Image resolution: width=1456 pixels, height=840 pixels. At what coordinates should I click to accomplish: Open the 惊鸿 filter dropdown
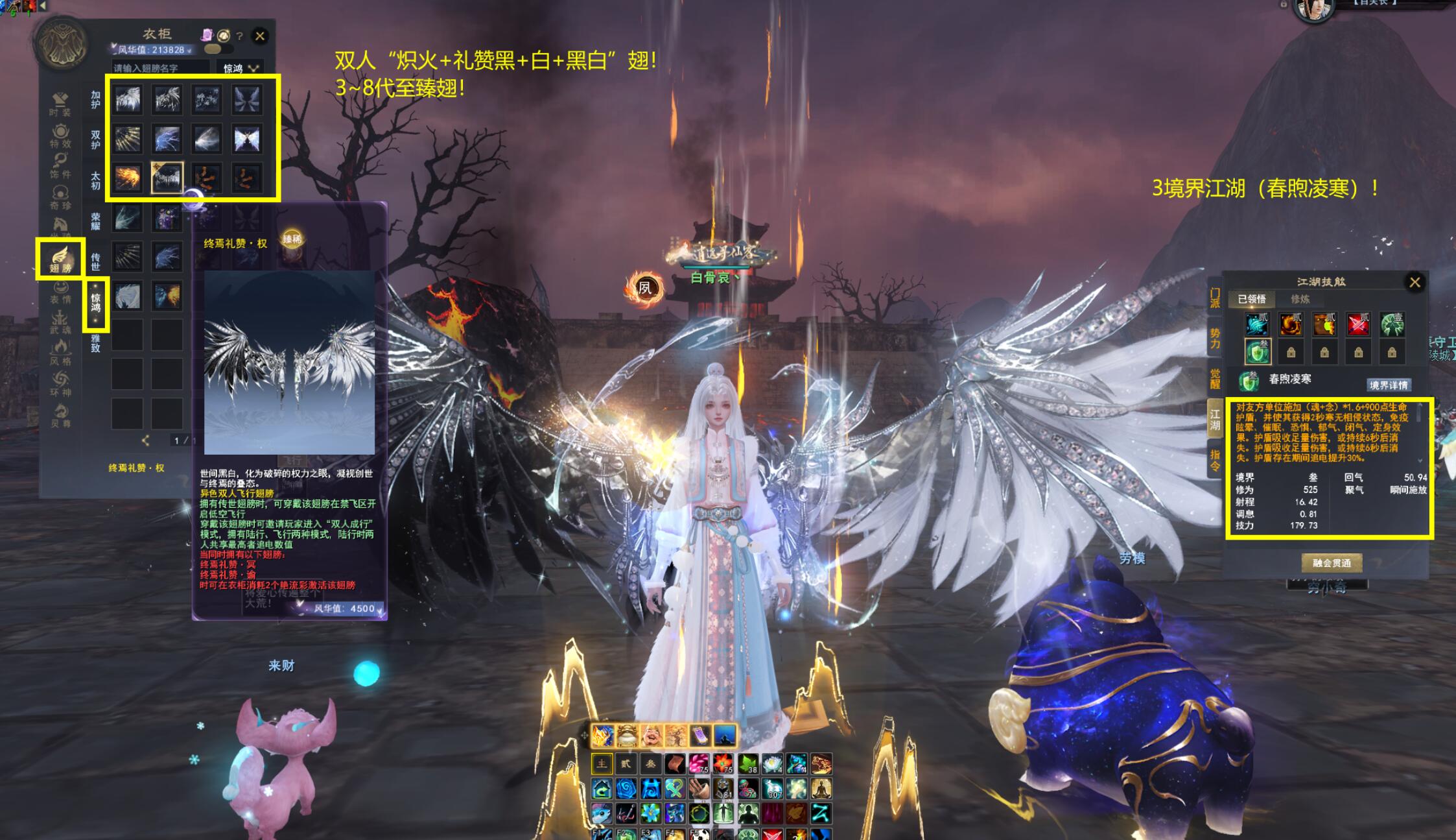[241, 68]
